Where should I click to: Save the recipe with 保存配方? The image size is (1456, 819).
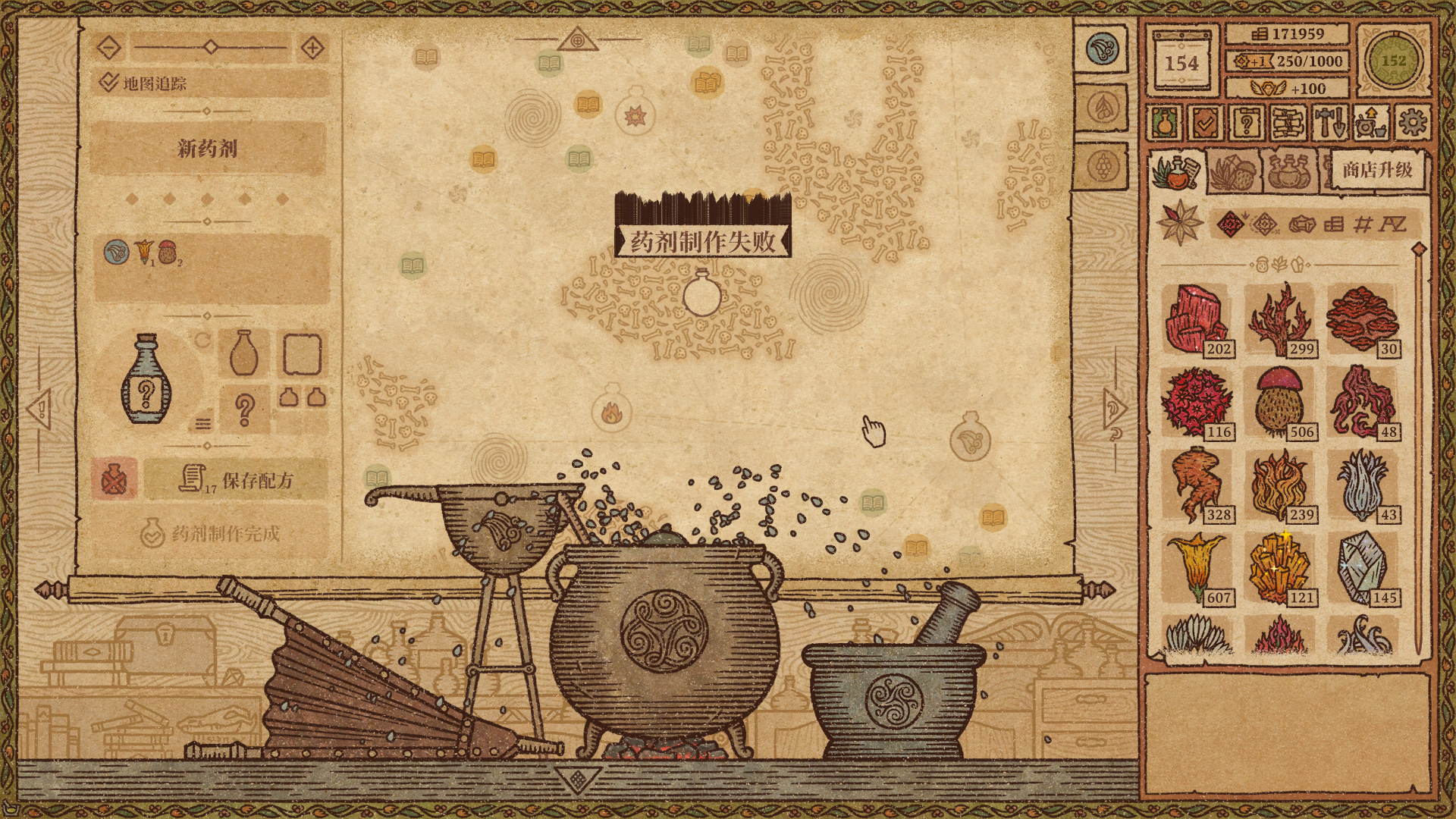coord(237,480)
